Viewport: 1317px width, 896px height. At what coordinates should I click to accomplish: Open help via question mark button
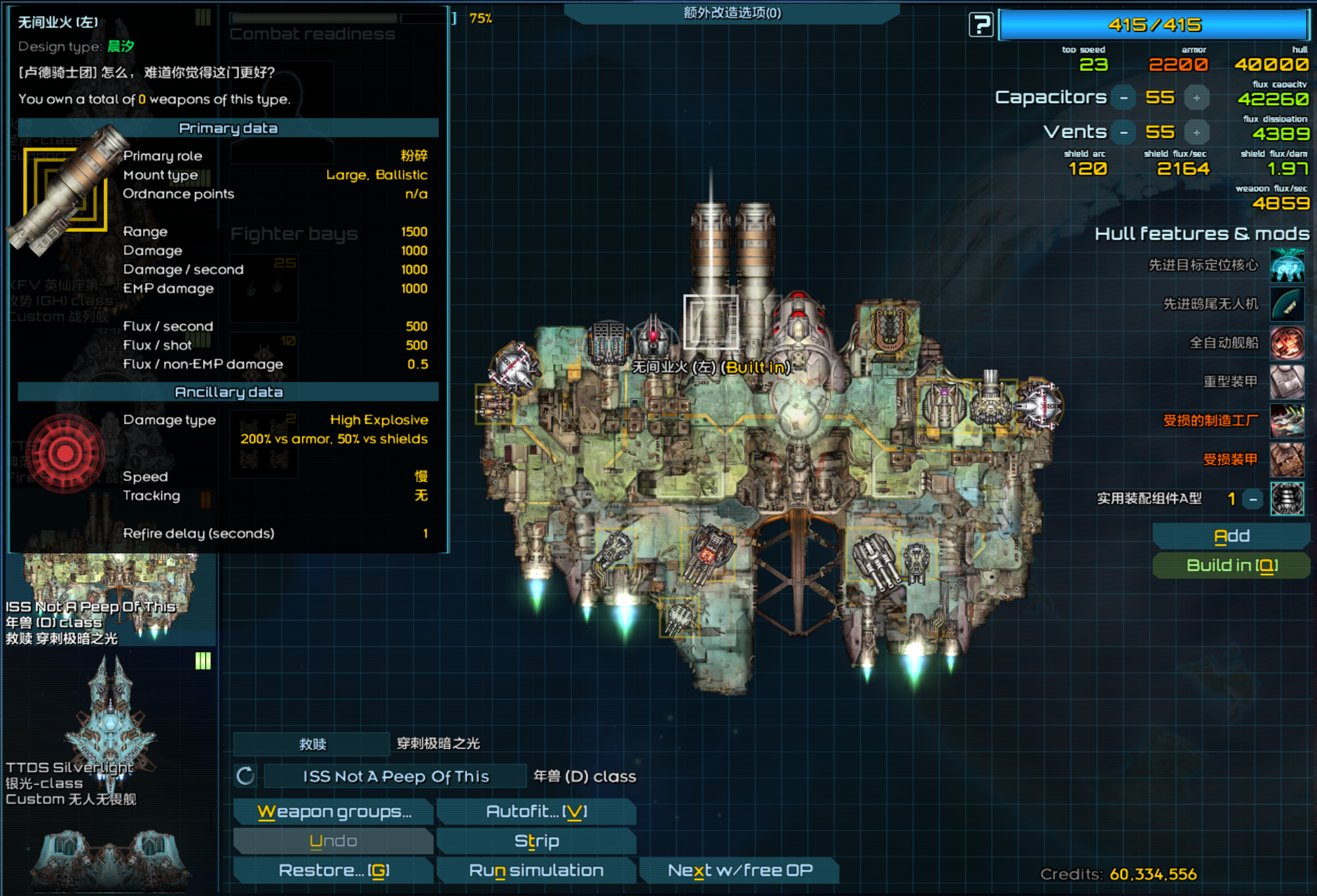(981, 25)
